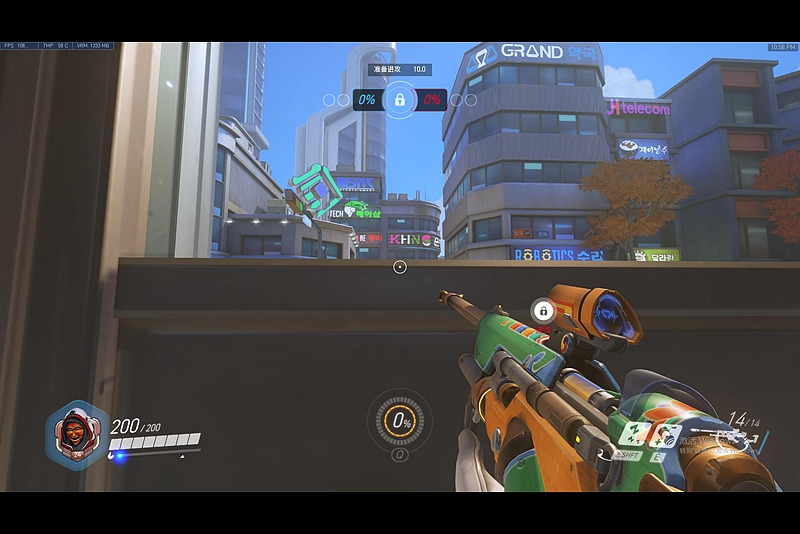800x534 pixels.
Task: Click the ultimate charge meter circle
Action: click(x=400, y=422)
